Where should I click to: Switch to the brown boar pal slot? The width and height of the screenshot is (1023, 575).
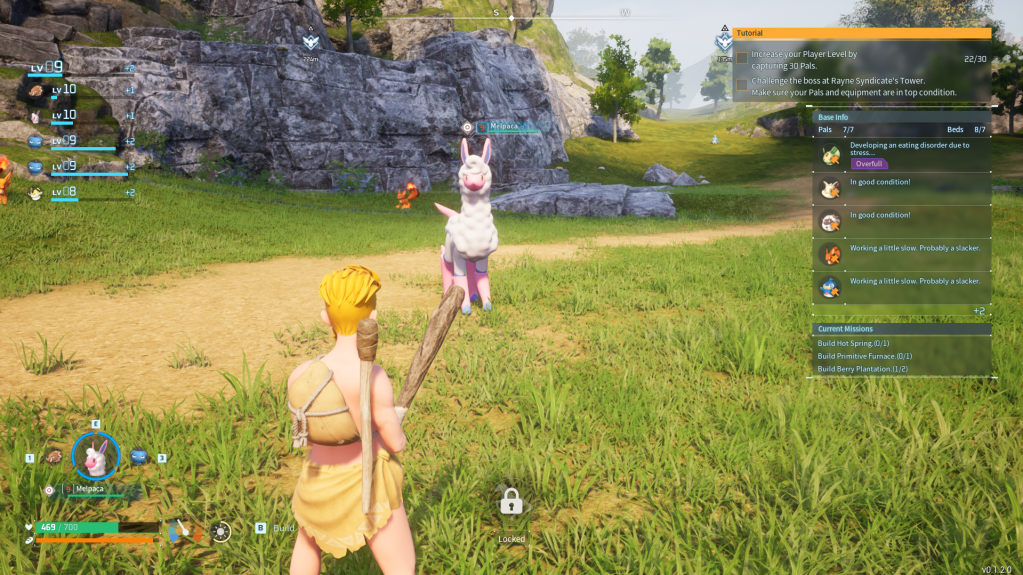pyautogui.click(x=54, y=457)
